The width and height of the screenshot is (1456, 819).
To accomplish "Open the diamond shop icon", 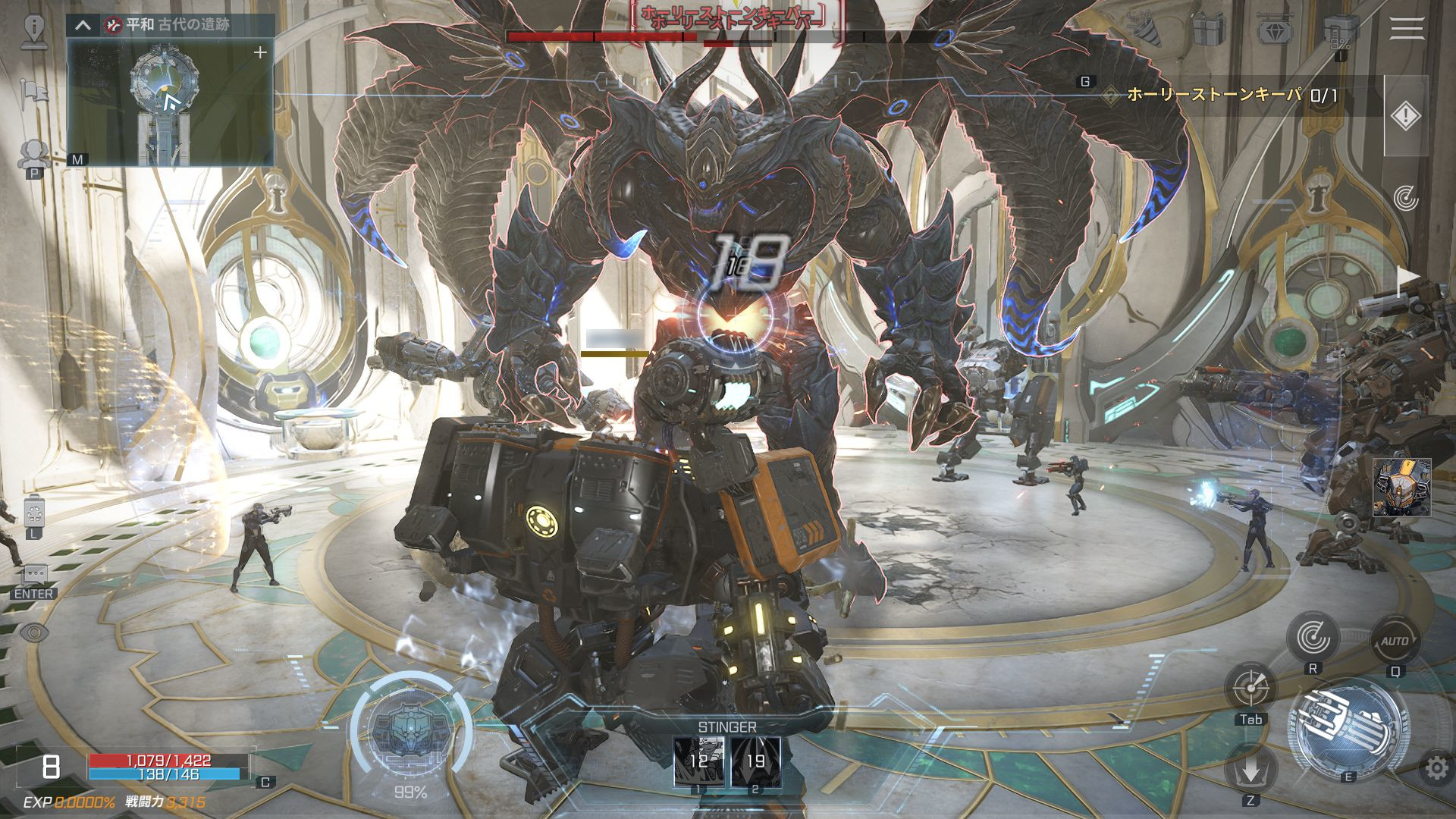I will (1275, 30).
